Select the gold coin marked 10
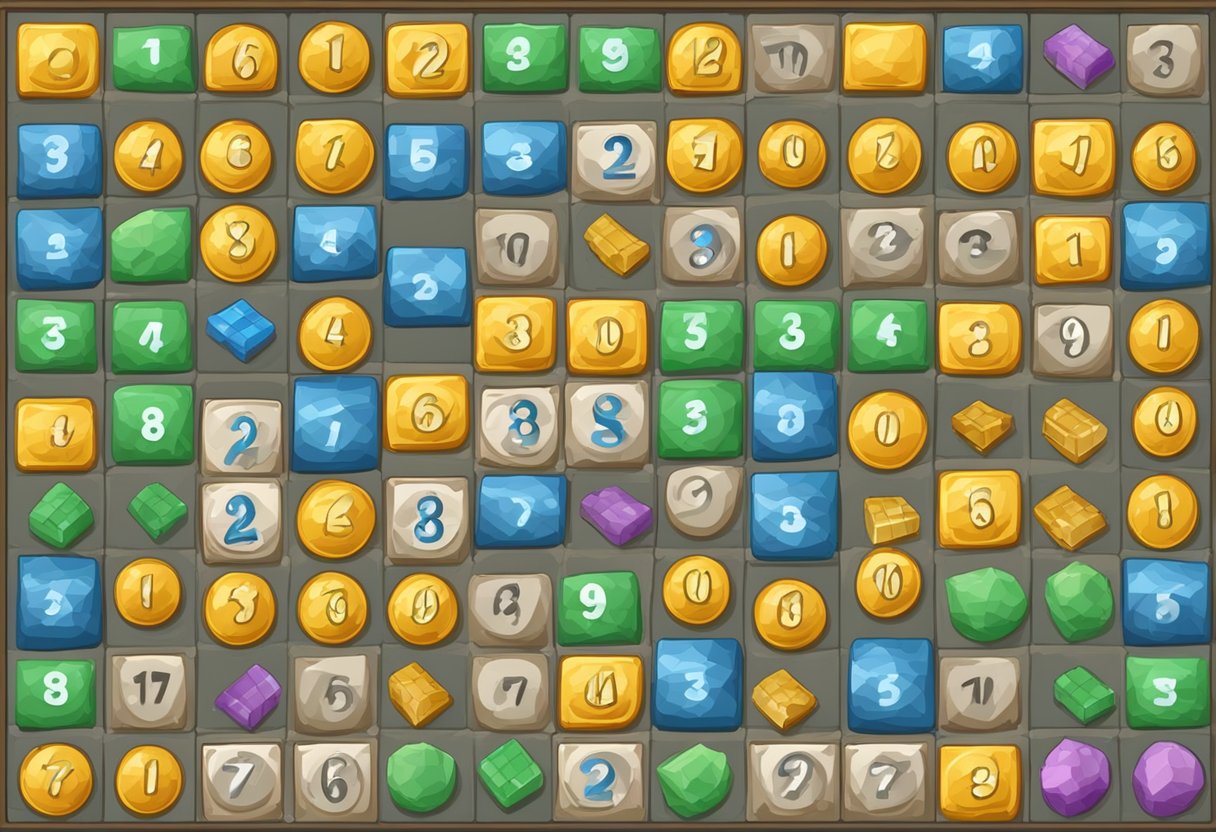The width and height of the screenshot is (1216, 832). coord(888,582)
